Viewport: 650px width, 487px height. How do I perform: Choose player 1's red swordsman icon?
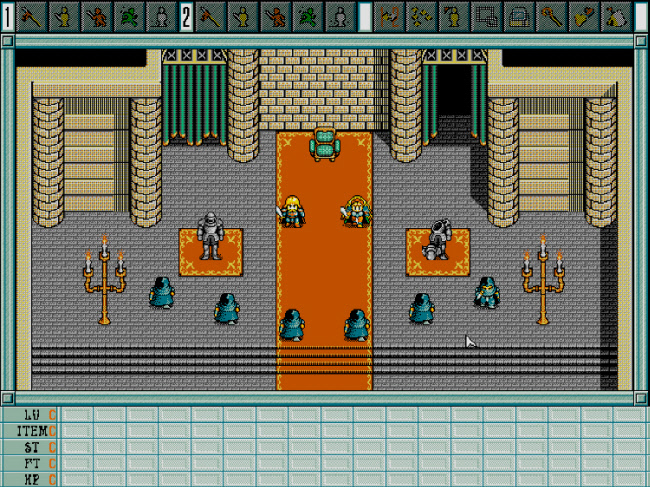pyautogui.click(x=96, y=16)
